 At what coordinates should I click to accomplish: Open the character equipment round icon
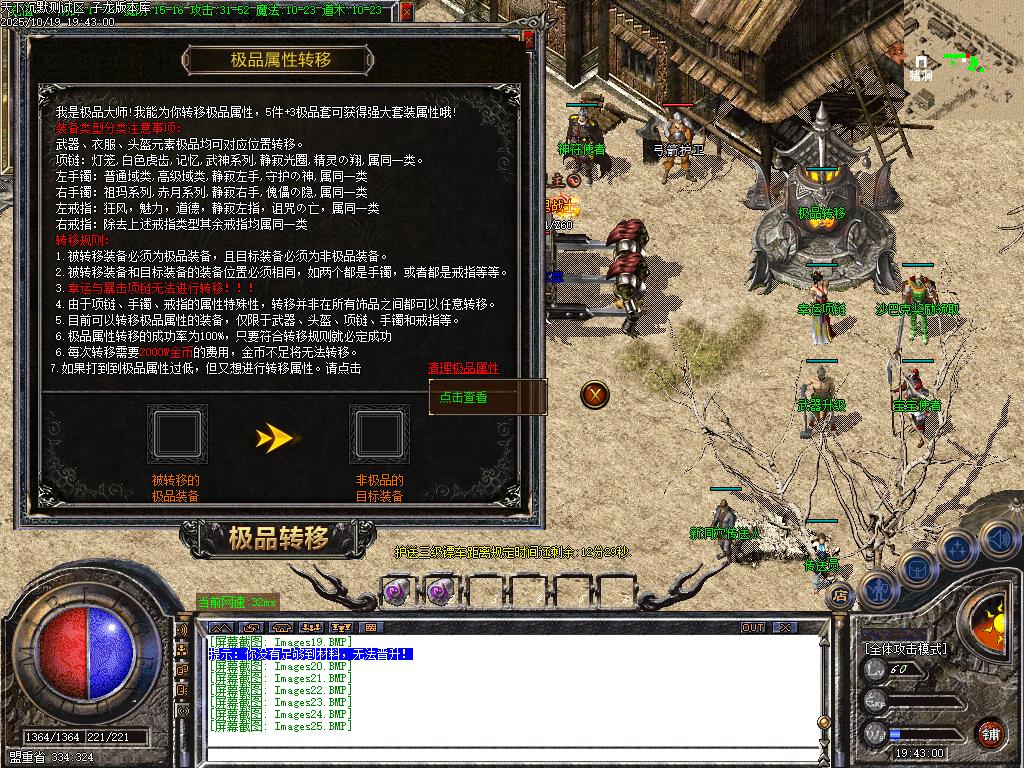[x=877, y=590]
